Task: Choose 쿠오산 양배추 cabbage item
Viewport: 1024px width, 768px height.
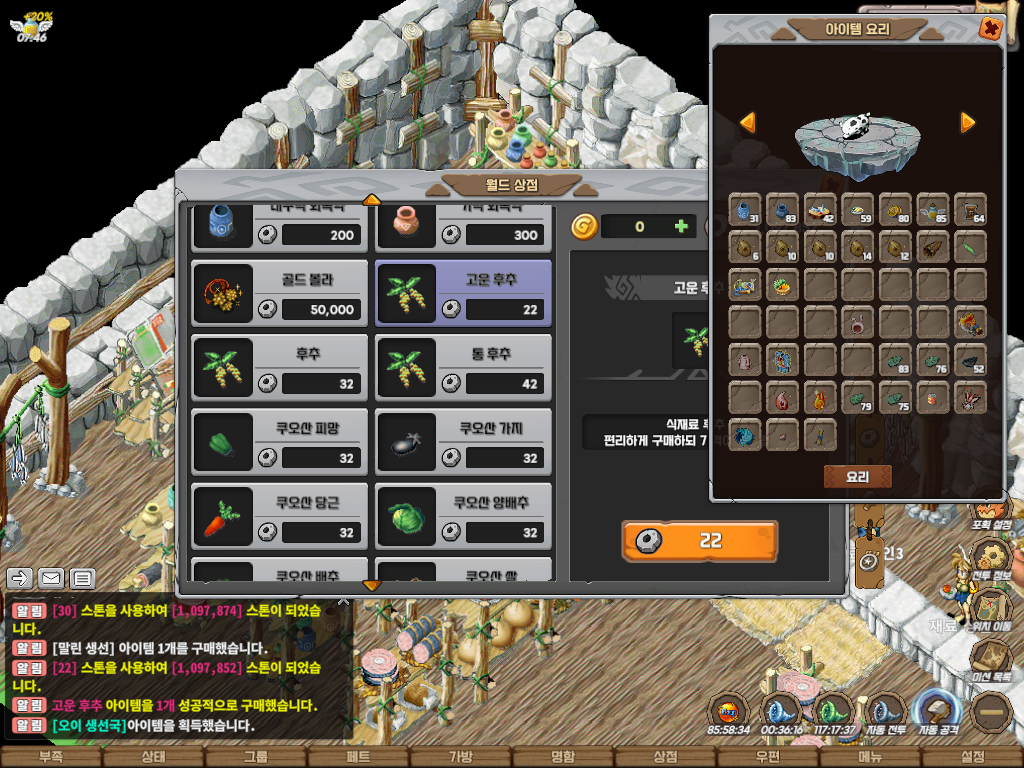Action: [x=463, y=515]
